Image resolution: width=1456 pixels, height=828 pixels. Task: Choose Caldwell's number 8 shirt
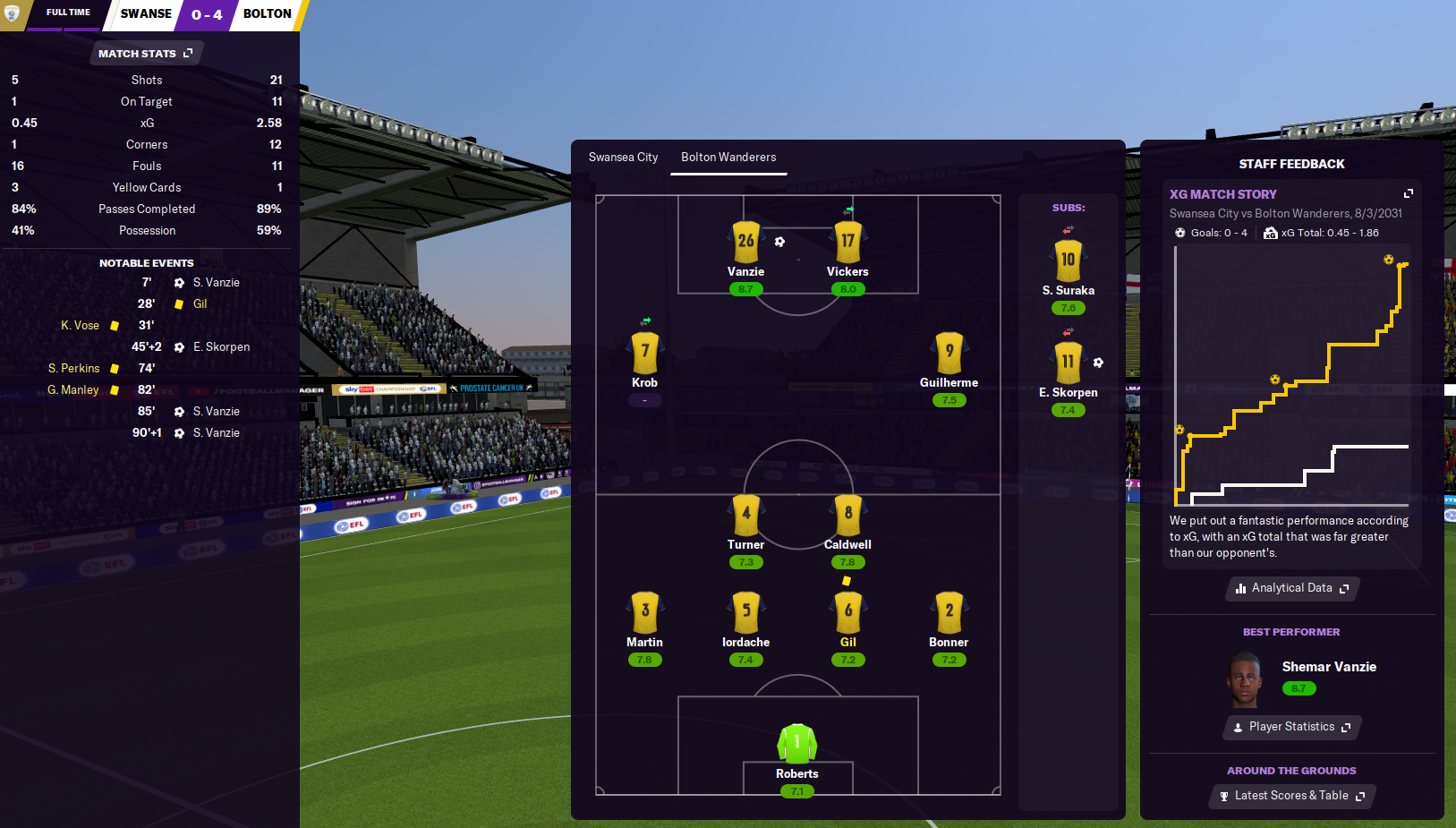[x=847, y=516]
